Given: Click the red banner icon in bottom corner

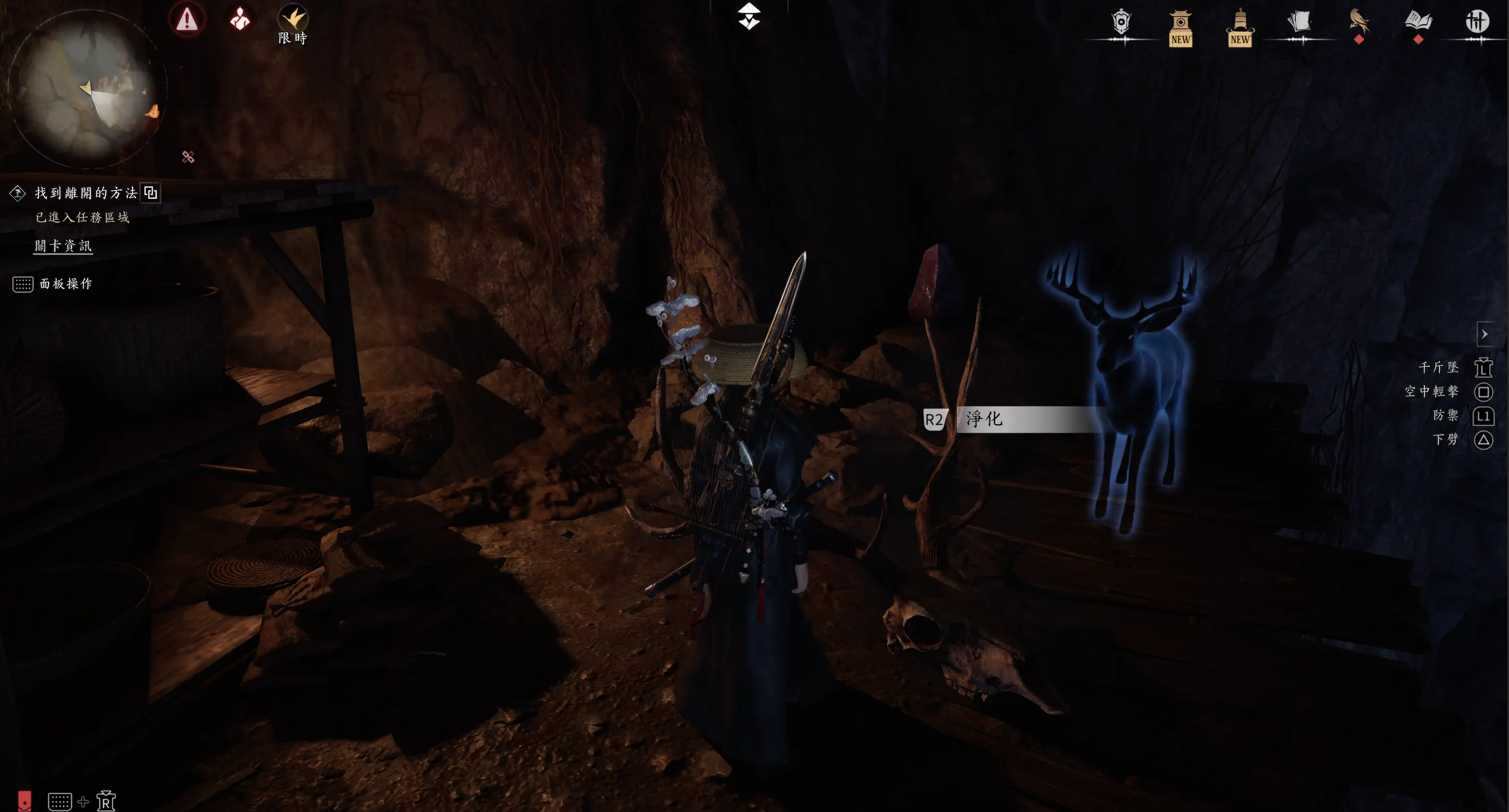Looking at the screenshot, I should coord(24,801).
